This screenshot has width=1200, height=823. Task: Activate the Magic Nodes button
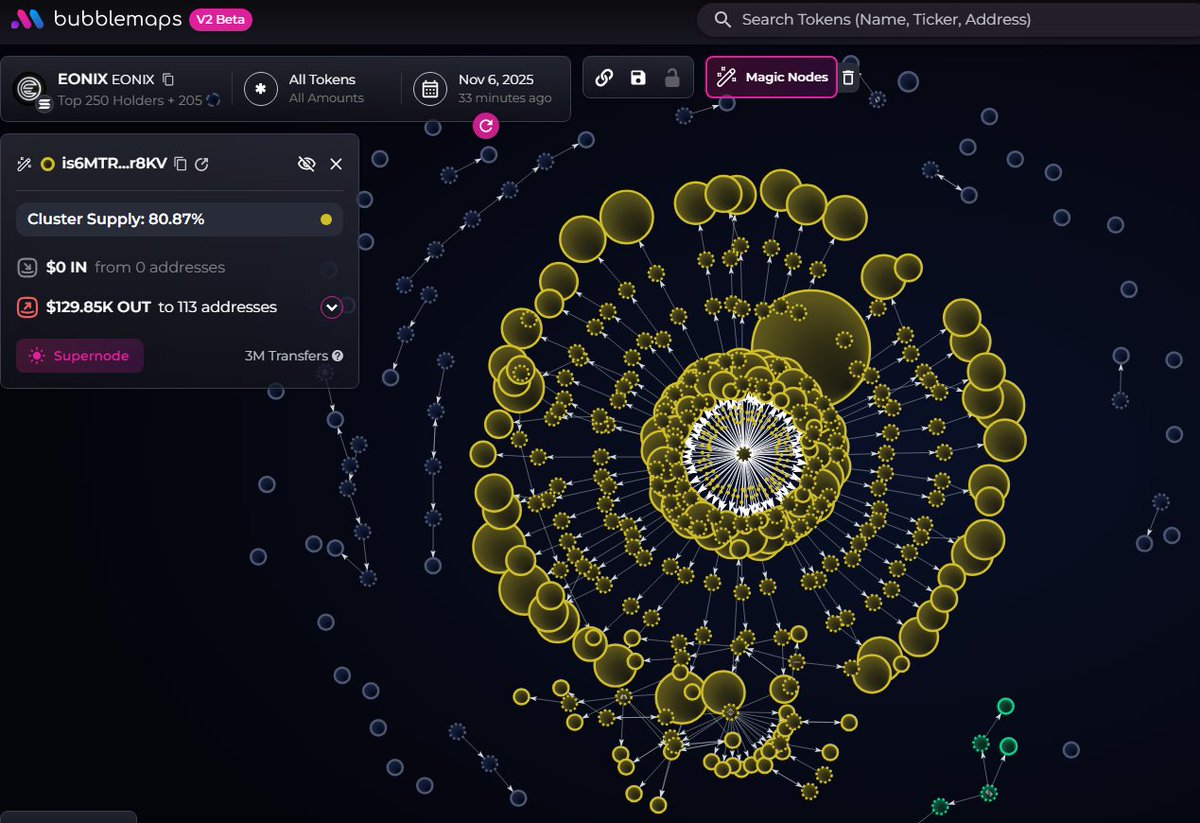772,77
